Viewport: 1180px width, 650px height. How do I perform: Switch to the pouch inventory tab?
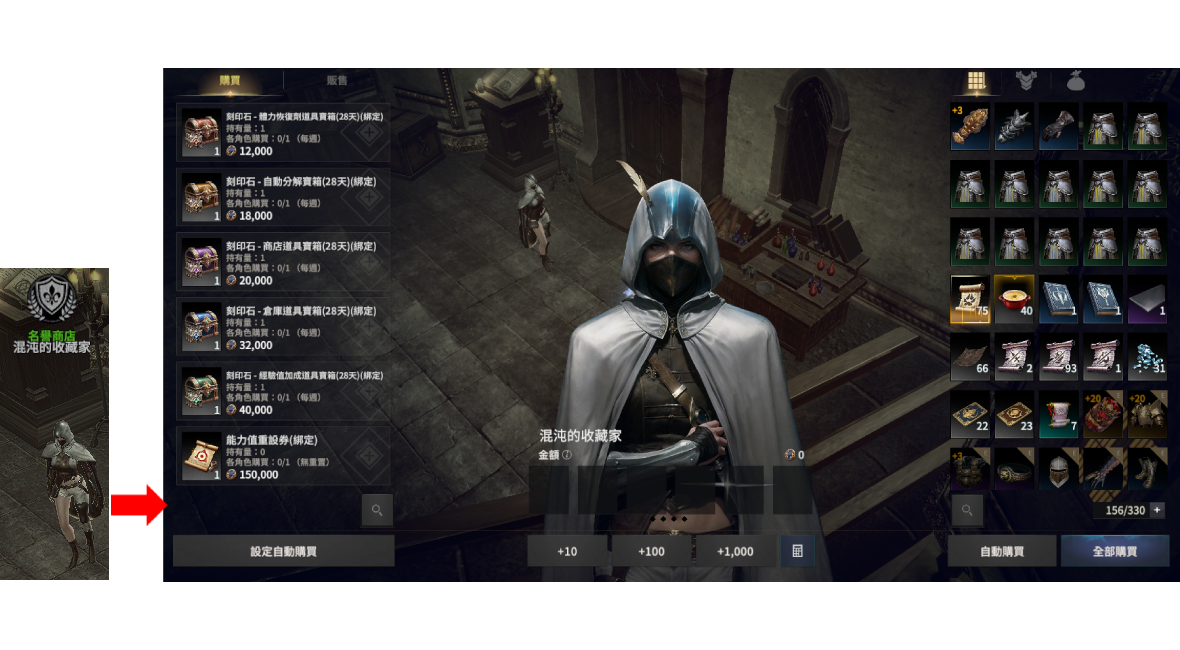(x=1076, y=81)
